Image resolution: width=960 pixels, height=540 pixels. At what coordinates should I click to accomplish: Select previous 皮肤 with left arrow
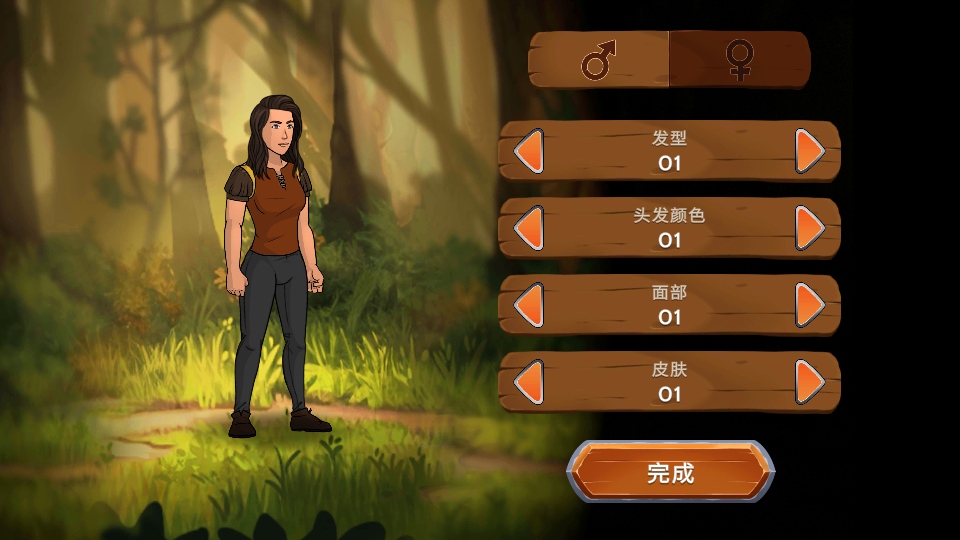[528, 382]
